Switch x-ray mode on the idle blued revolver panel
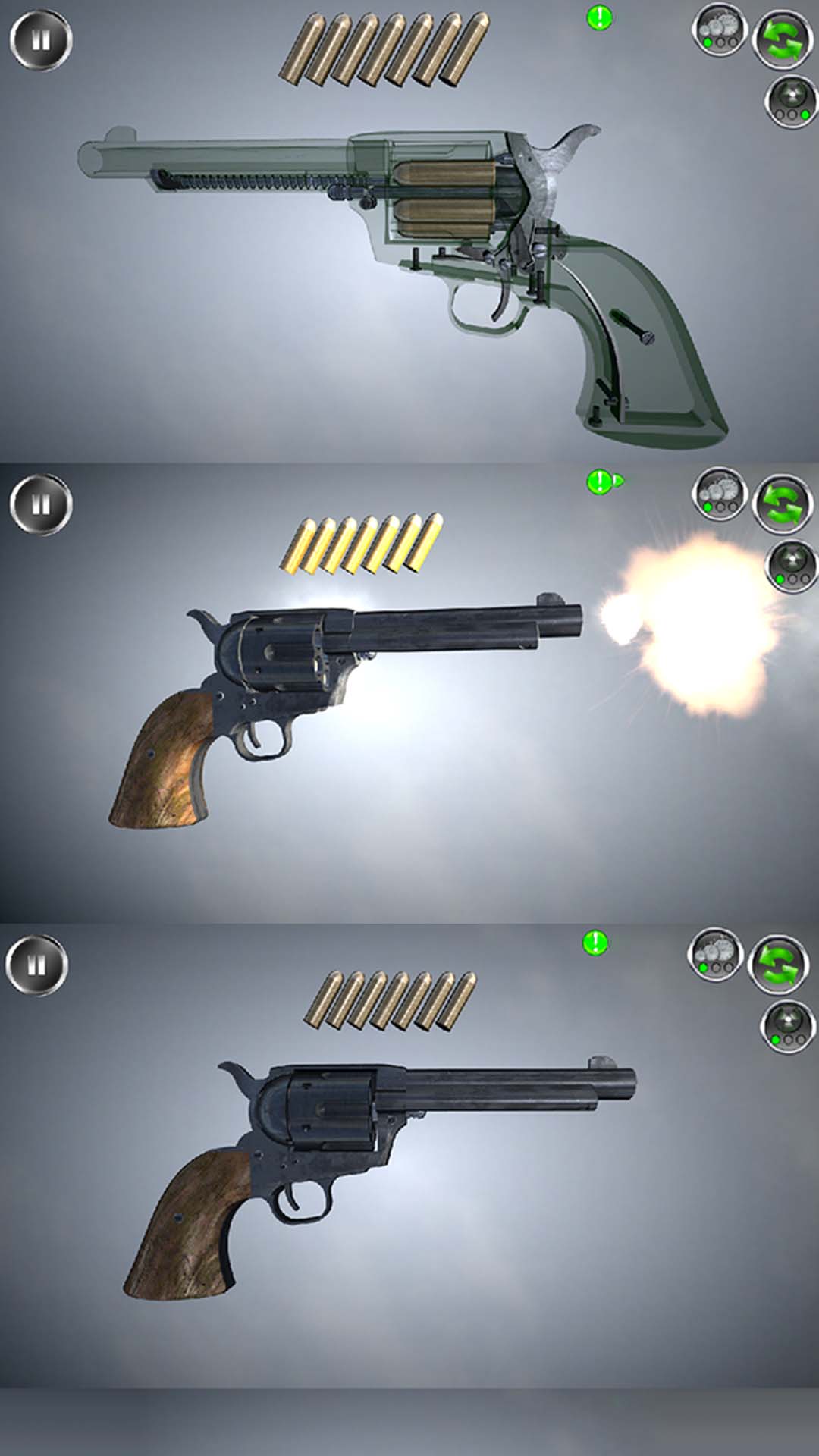Screen dimensions: 819x1456 point(787,1026)
